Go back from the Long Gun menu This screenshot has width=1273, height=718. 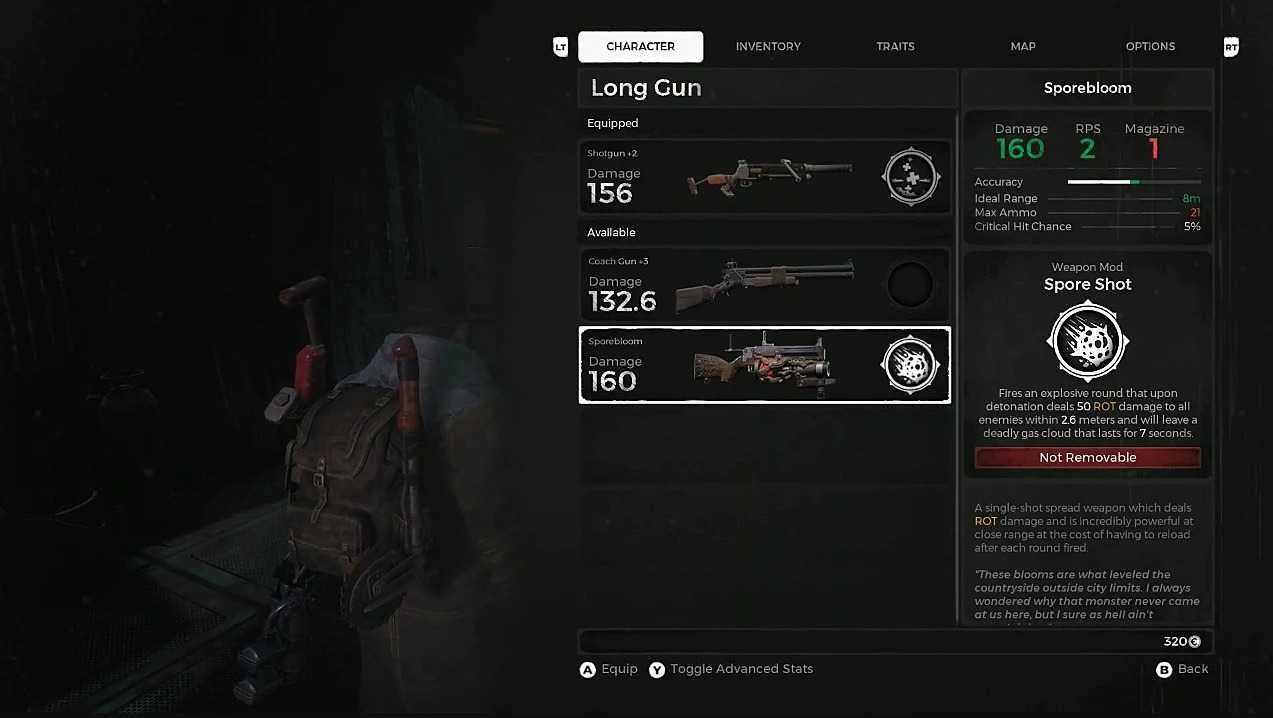(1182, 669)
